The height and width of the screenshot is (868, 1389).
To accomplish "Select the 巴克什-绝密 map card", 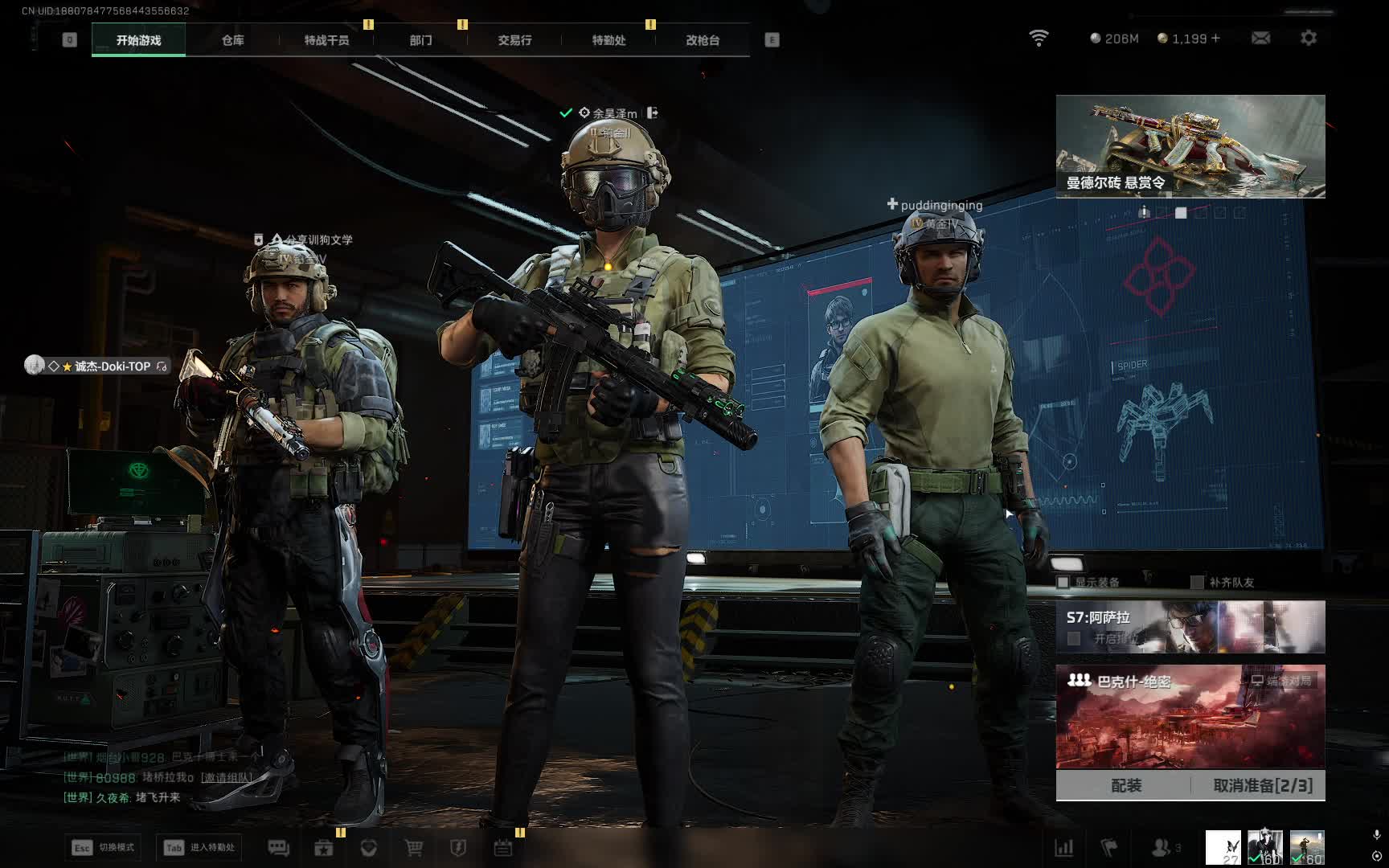I will coord(1190,716).
